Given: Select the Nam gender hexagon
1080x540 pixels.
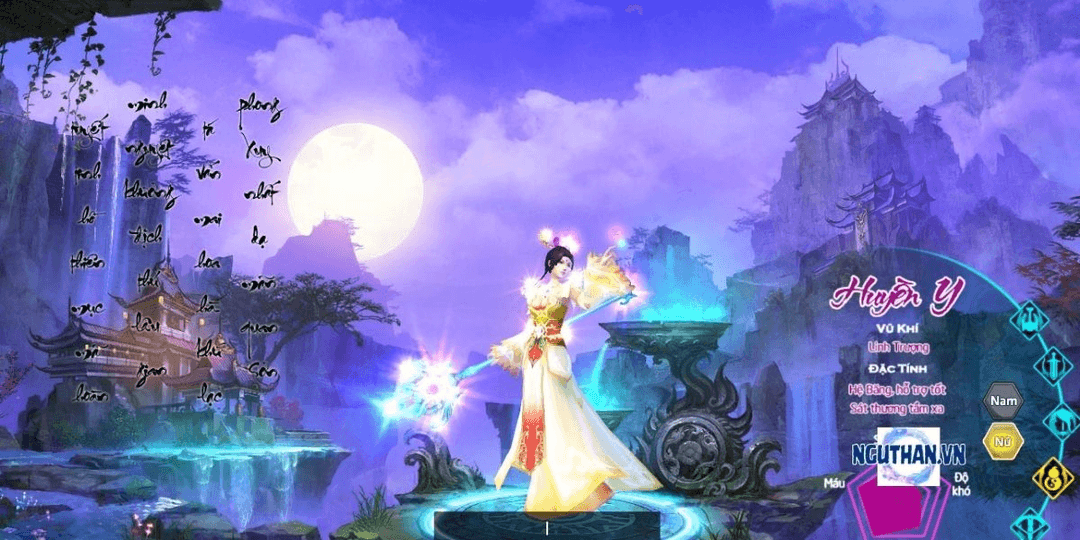Looking at the screenshot, I should pyautogui.click(x=1002, y=401).
